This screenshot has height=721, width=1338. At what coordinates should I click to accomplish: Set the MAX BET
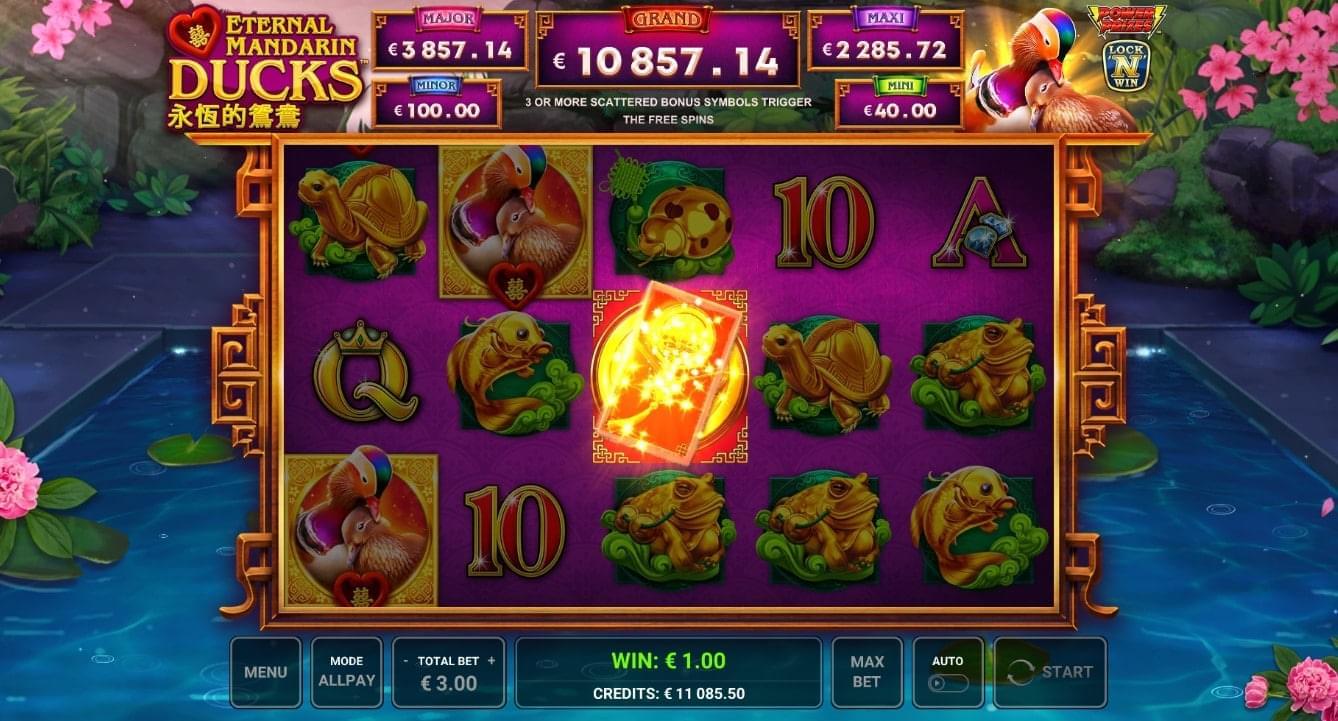click(866, 672)
